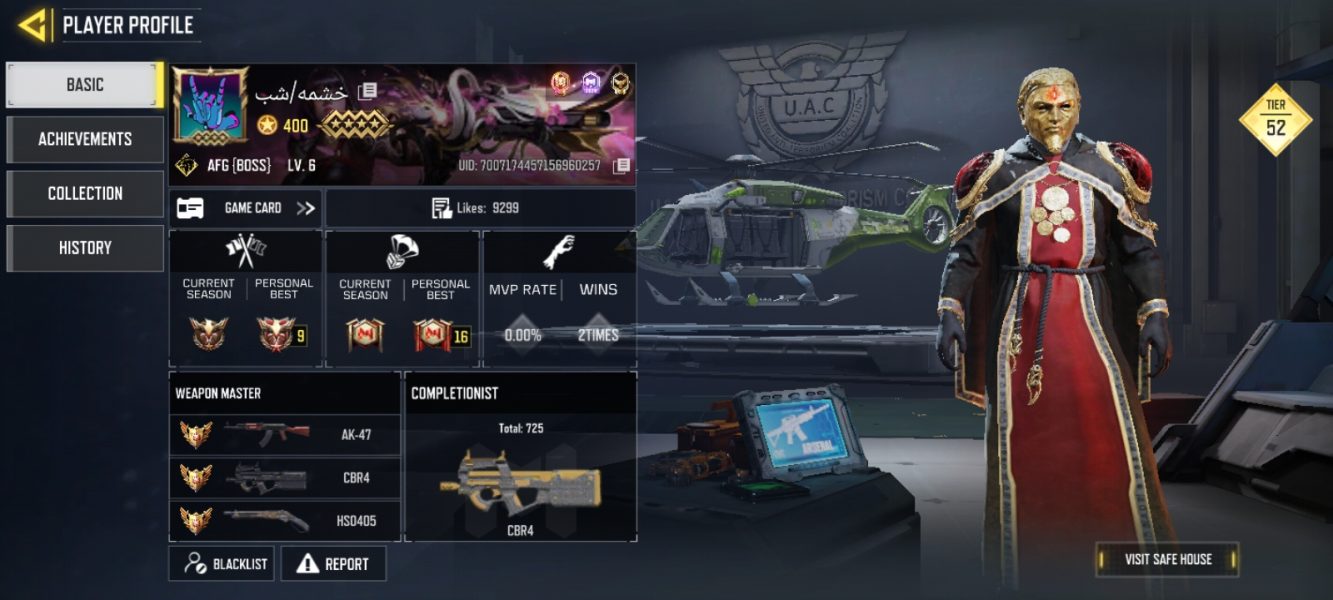Image resolution: width=1333 pixels, height=600 pixels.
Task: Go back using the yellow arrow button
Action: tap(33, 25)
